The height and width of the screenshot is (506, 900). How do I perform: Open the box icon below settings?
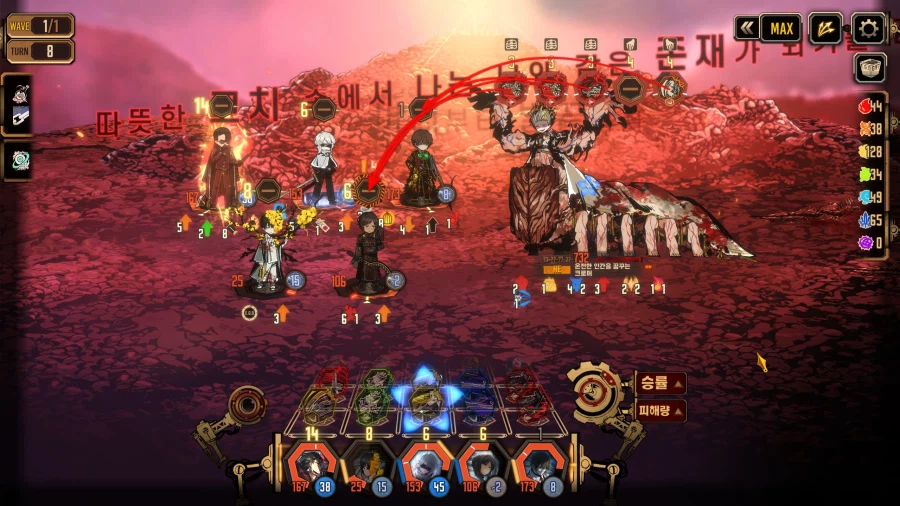coord(868,68)
